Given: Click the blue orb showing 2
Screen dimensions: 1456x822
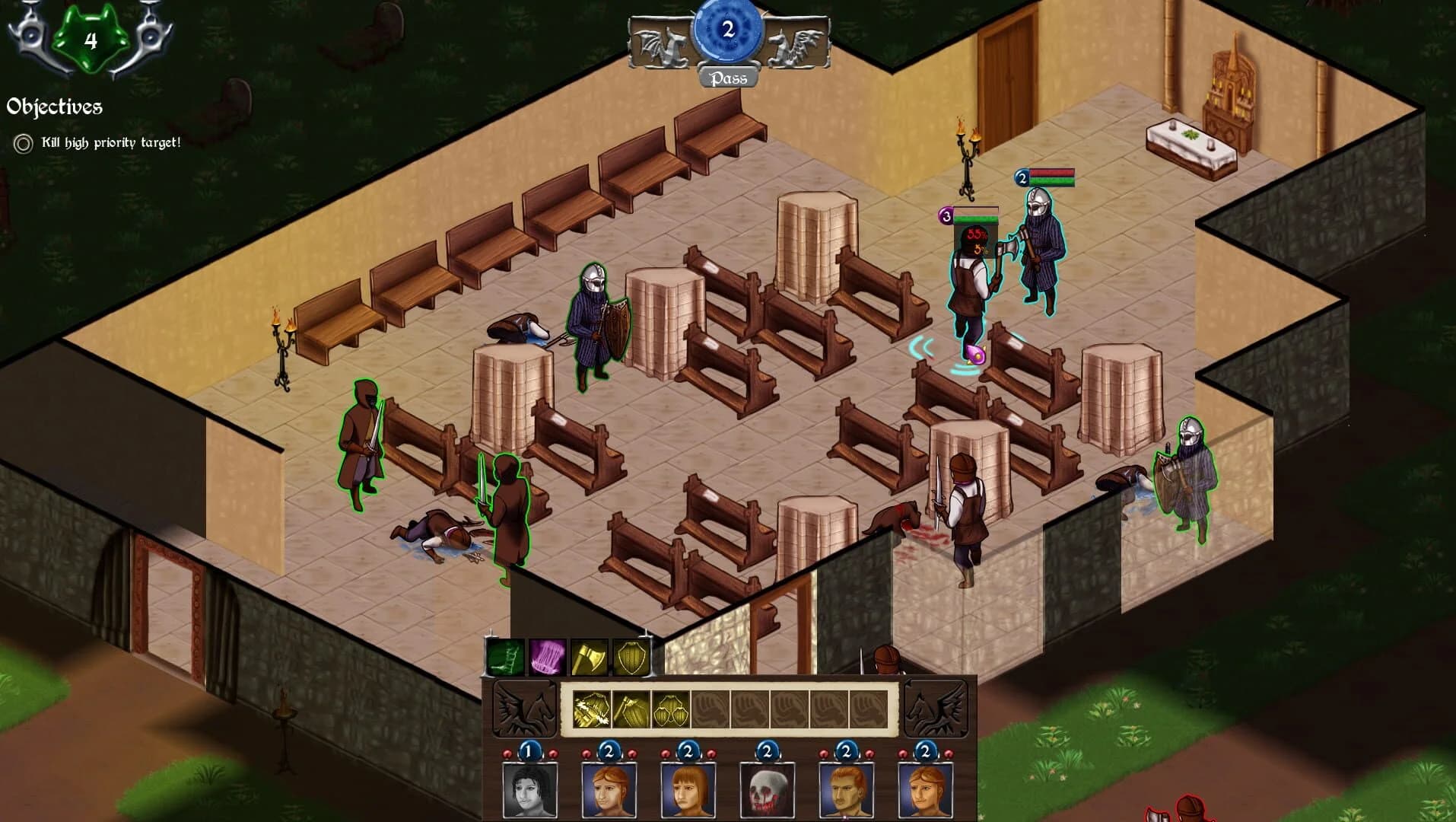Looking at the screenshot, I should pyautogui.click(x=728, y=29).
